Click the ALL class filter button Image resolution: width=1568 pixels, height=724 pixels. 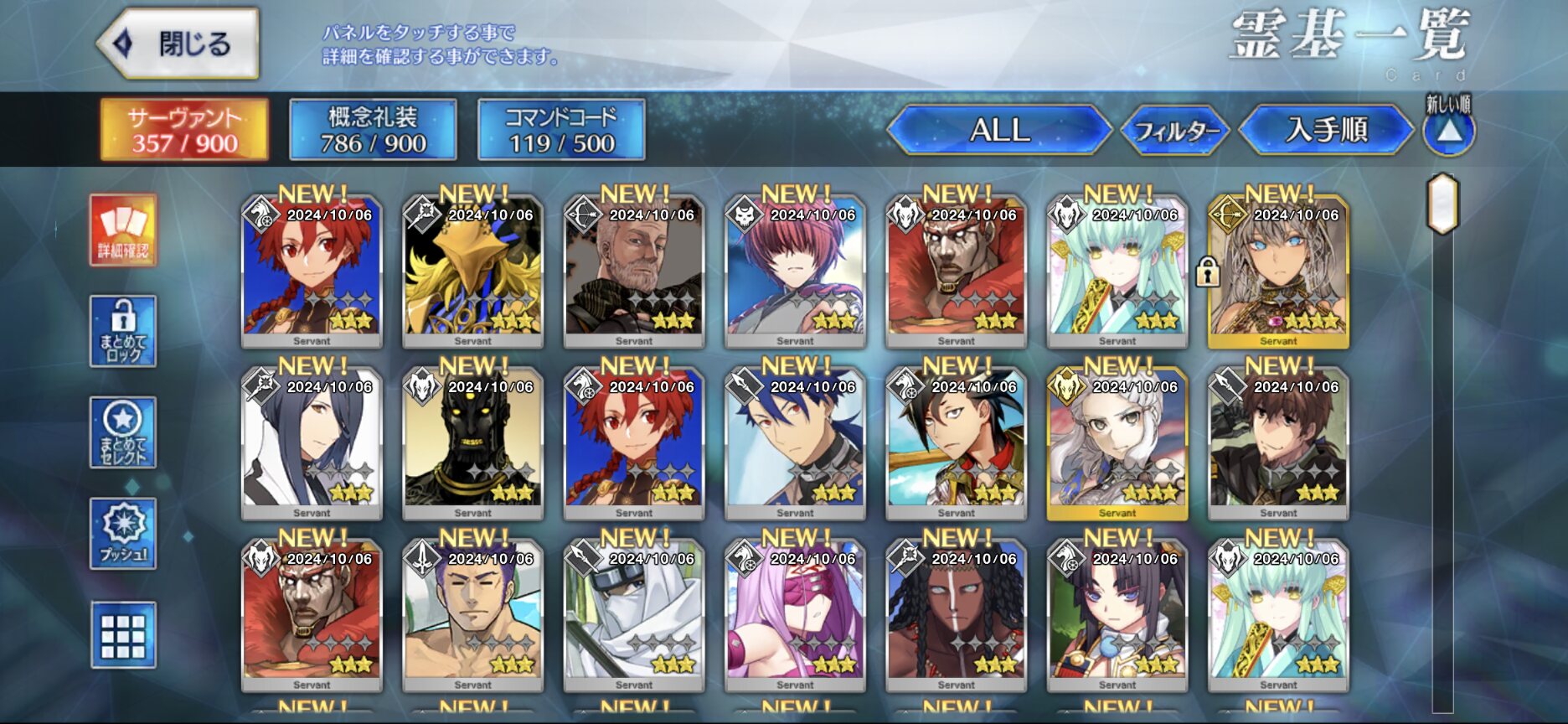(x=999, y=130)
